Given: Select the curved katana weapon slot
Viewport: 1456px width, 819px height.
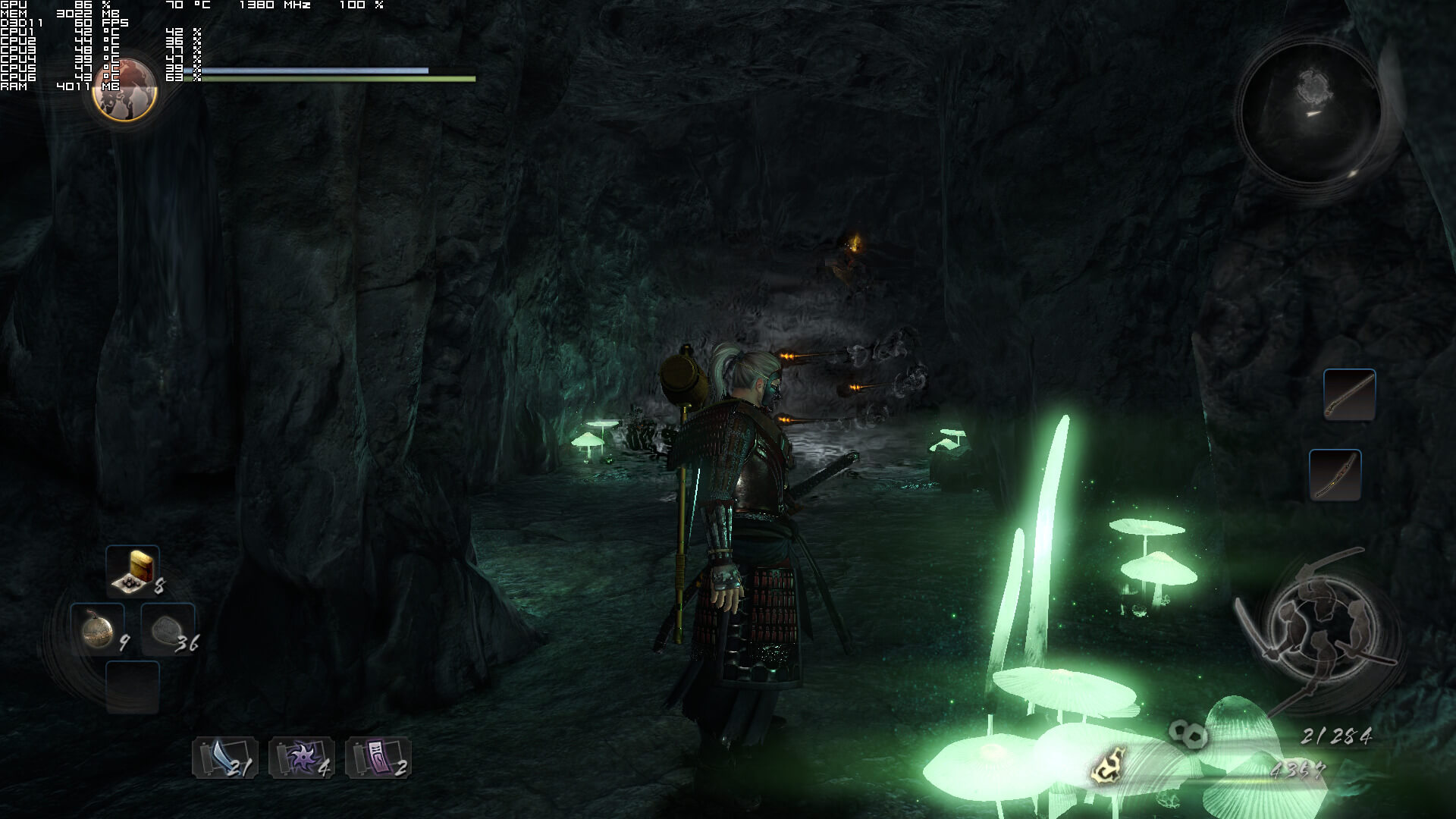Looking at the screenshot, I should point(1335,475).
